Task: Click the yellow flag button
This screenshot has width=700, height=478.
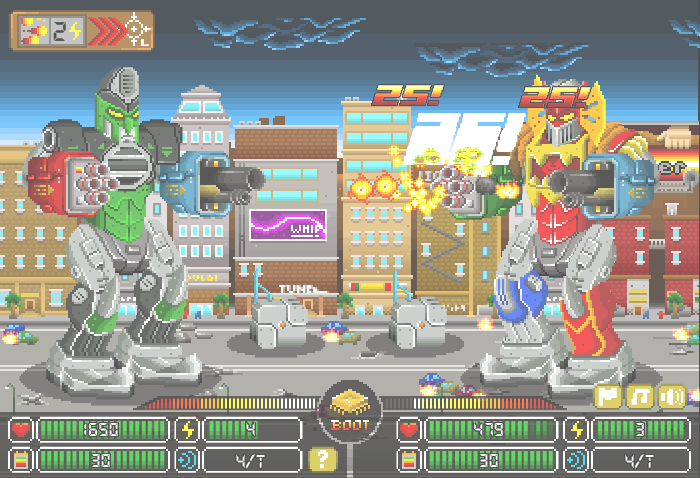Action: tap(609, 396)
